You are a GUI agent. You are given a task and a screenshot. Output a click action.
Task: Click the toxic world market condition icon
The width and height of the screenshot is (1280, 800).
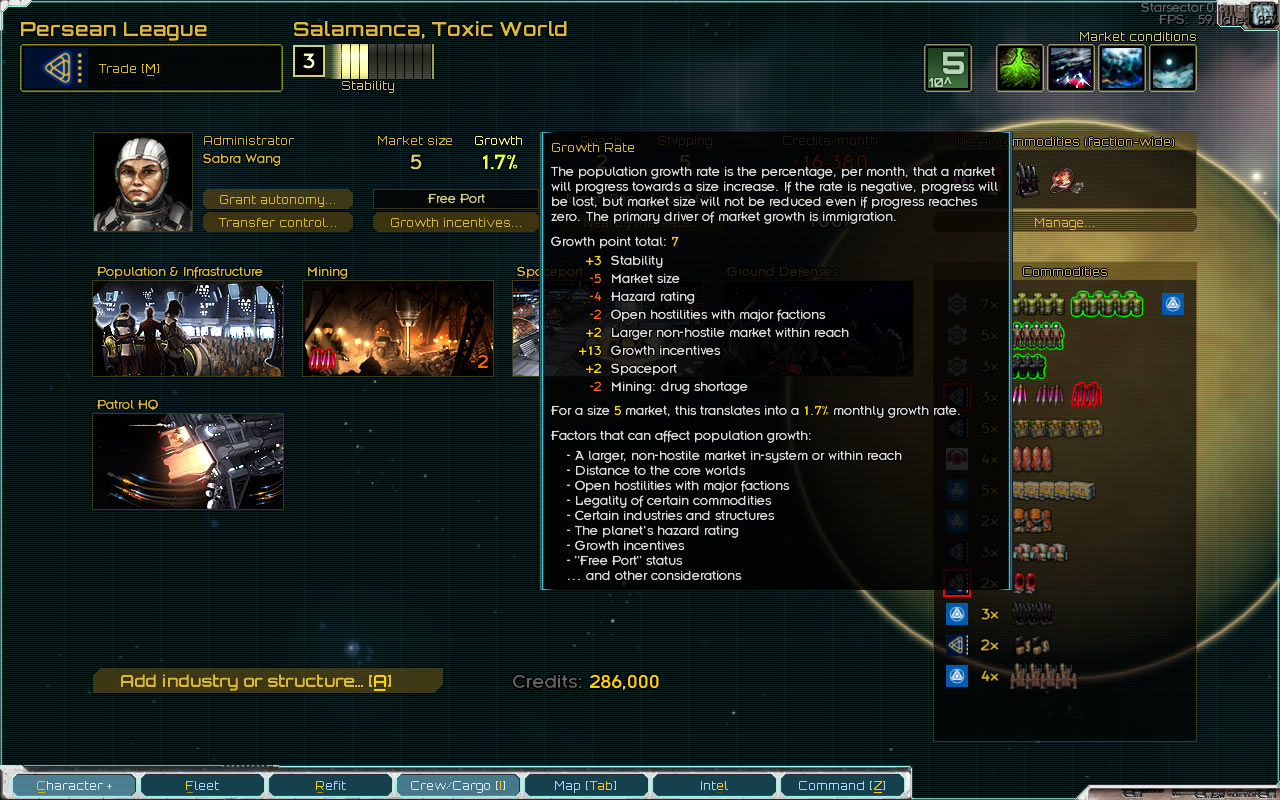(x=1019, y=67)
